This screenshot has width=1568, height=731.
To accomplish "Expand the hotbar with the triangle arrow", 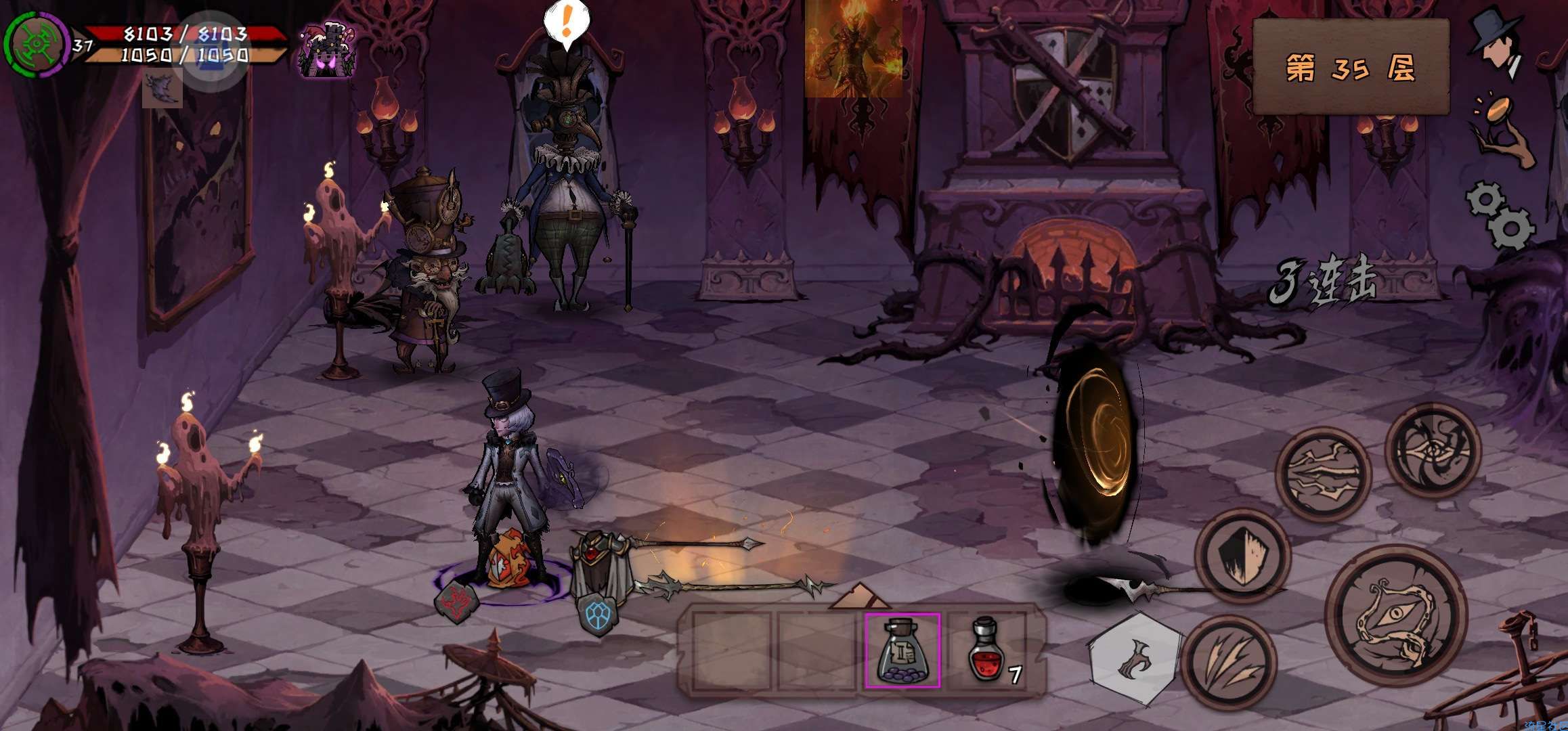I will (859, 596).
